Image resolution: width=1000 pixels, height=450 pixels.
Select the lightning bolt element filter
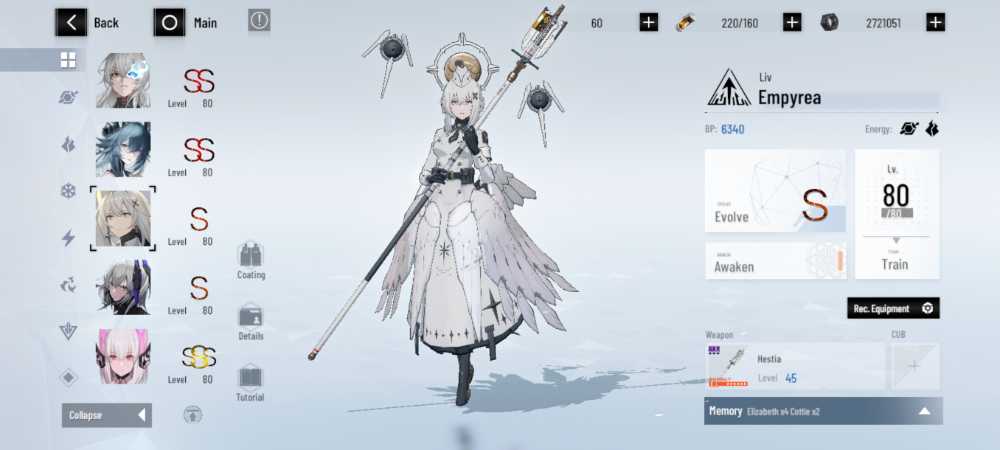68,238
